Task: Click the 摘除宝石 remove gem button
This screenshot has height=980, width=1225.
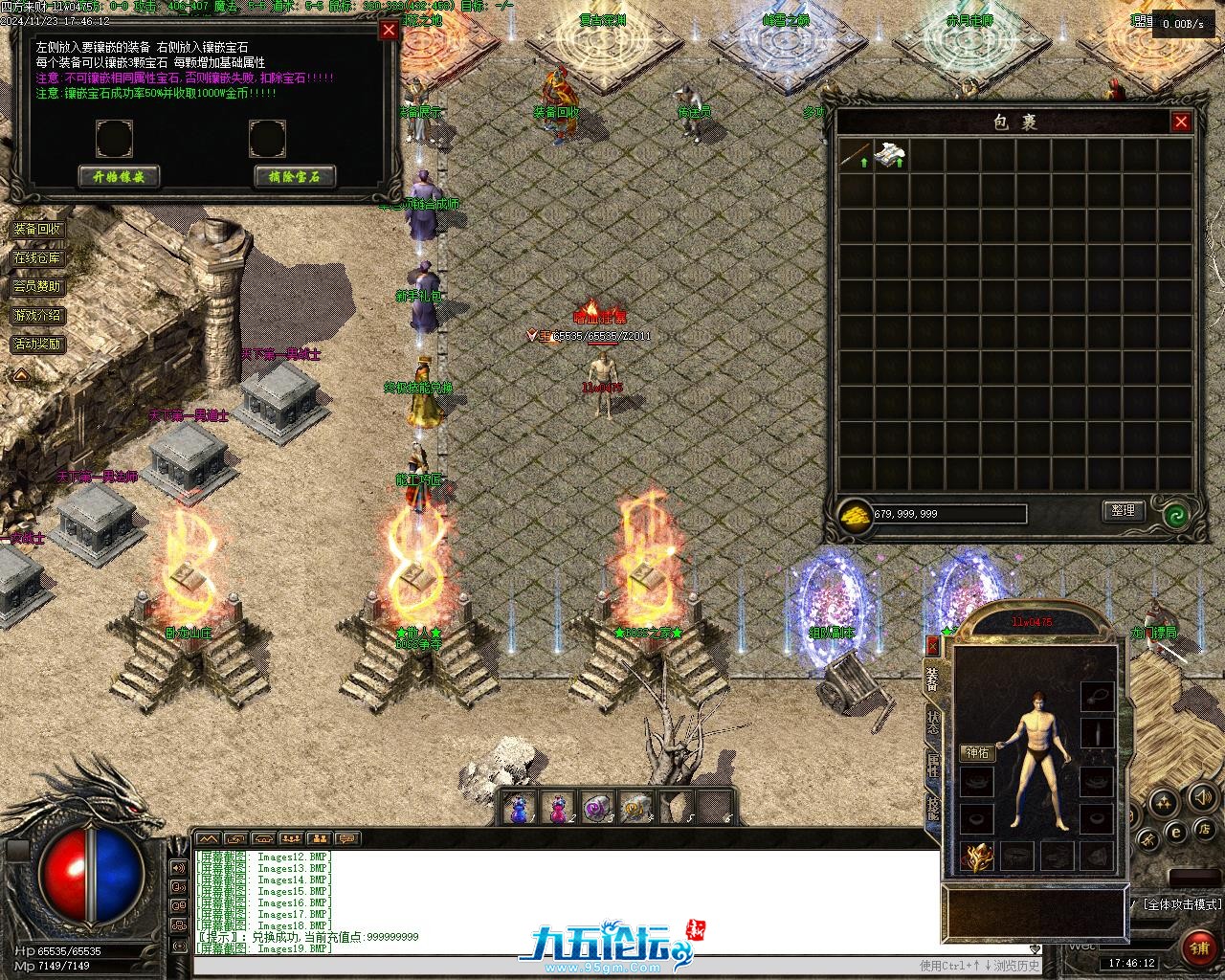Action: (x=295, y=176)
